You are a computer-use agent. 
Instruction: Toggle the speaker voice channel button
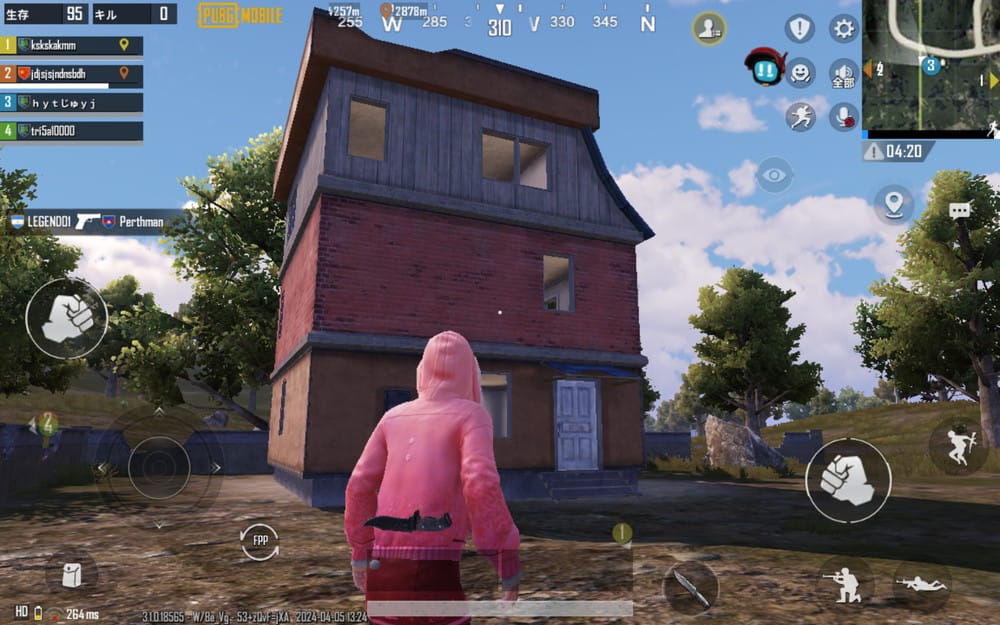coord(844,73)
